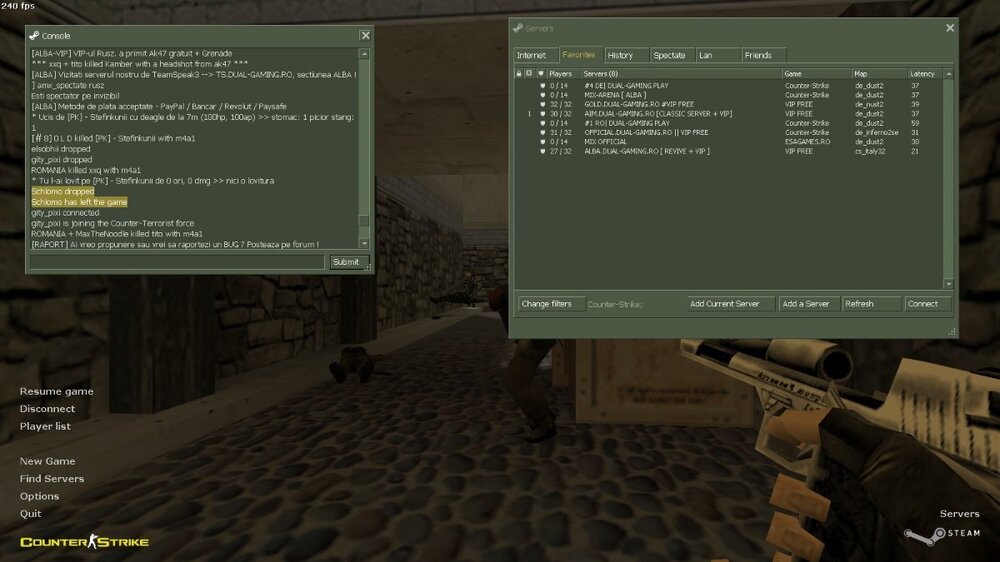Screen dimensions: 1000x562
Task: Close the Console window
Action: [x=365, y=35]
